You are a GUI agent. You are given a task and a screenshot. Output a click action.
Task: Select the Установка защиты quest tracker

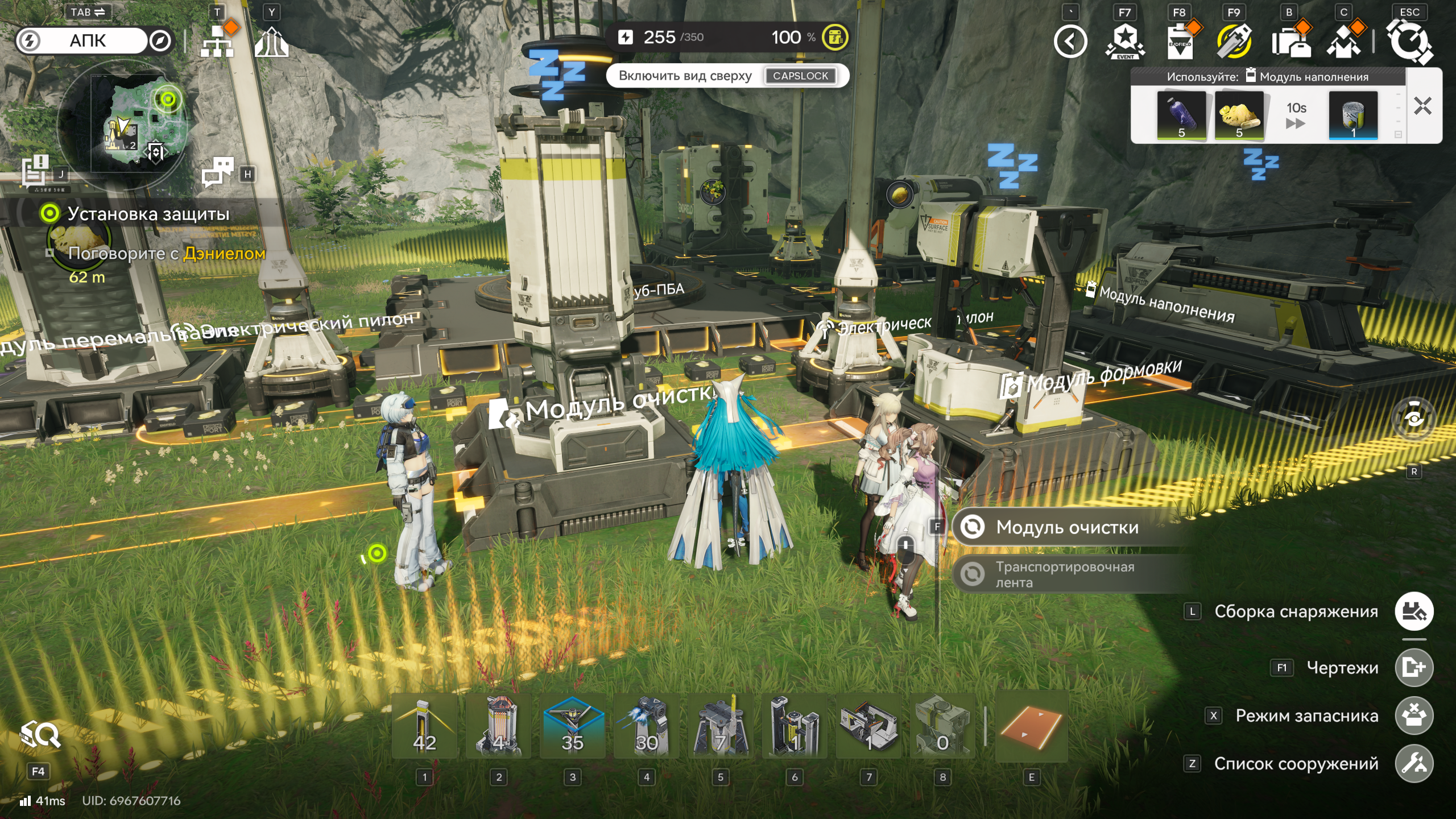click(x=148, y=214)
